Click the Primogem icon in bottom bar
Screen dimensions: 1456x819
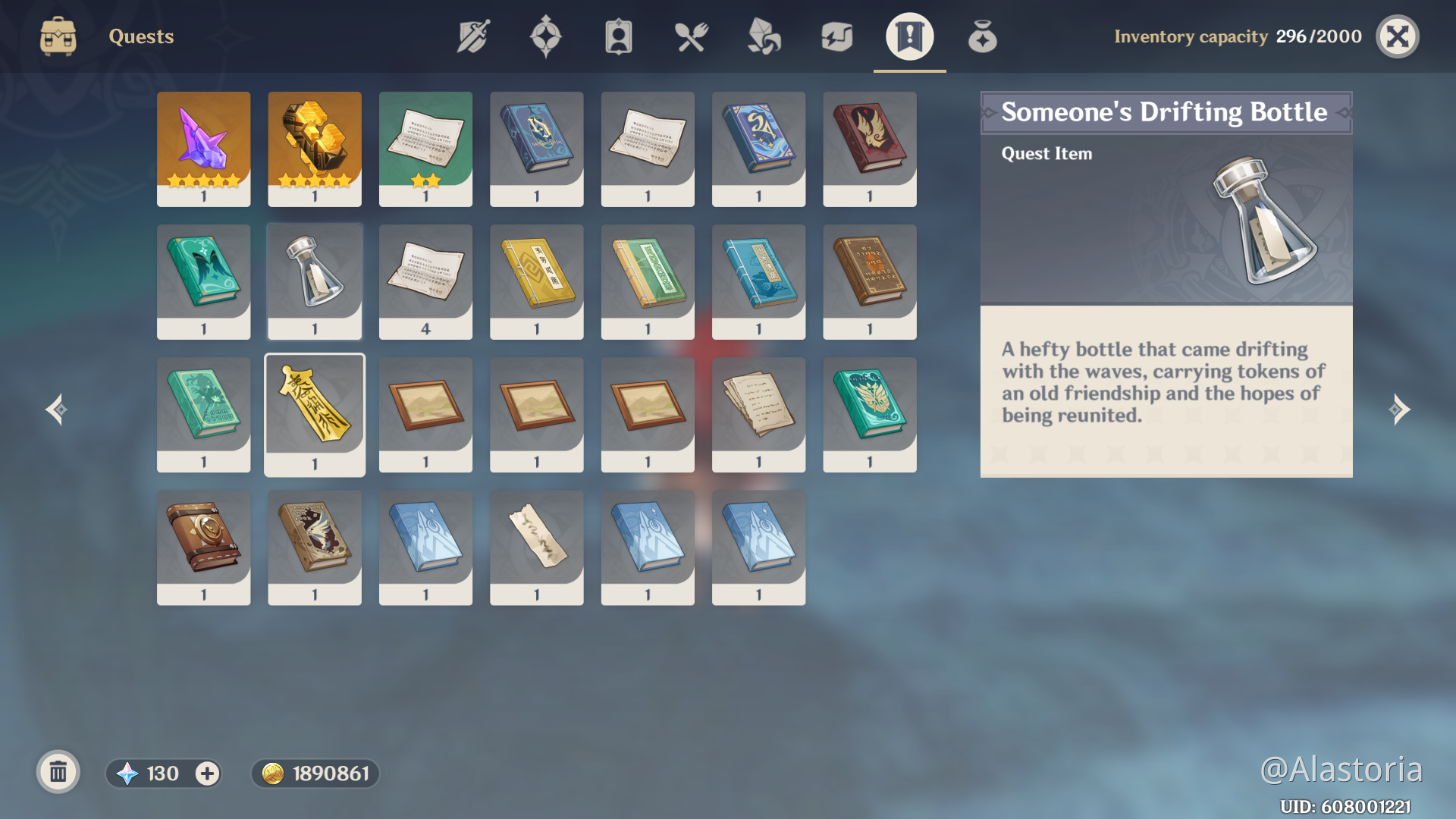click(x=127, y=773)
